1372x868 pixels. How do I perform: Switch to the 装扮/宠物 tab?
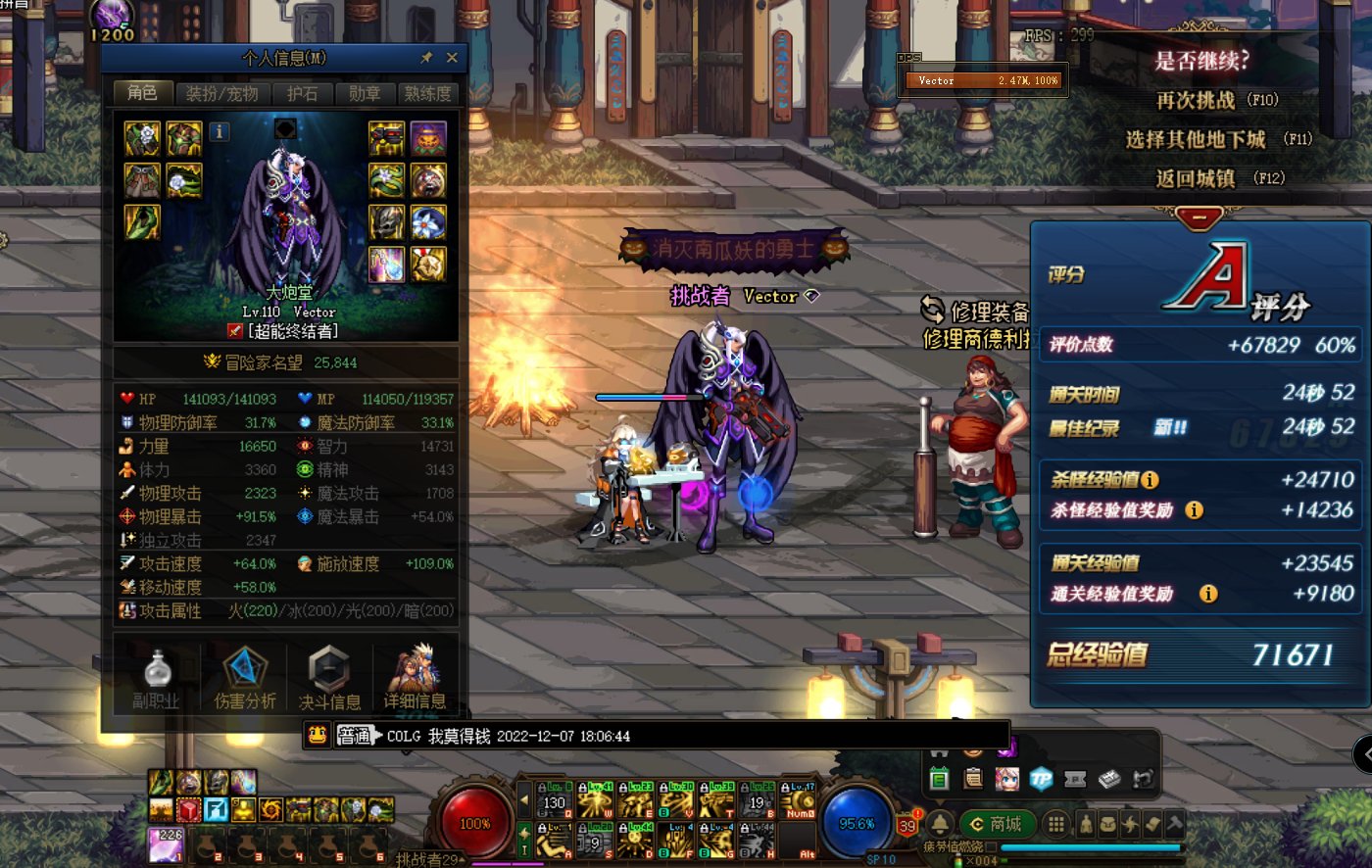(222, 94)
